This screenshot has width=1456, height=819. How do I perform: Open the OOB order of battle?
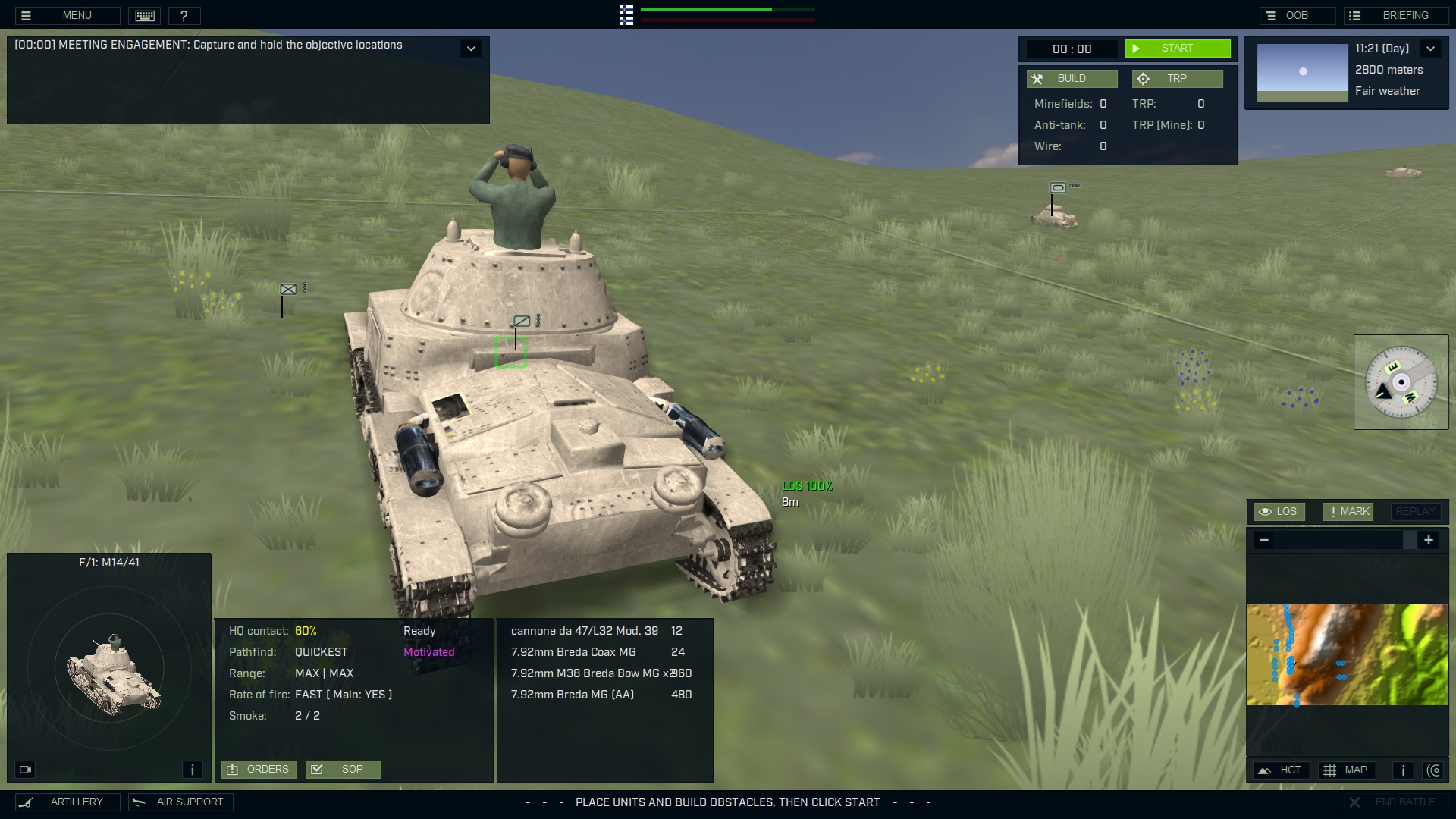pyautogui.click(x=1297, y=15)
